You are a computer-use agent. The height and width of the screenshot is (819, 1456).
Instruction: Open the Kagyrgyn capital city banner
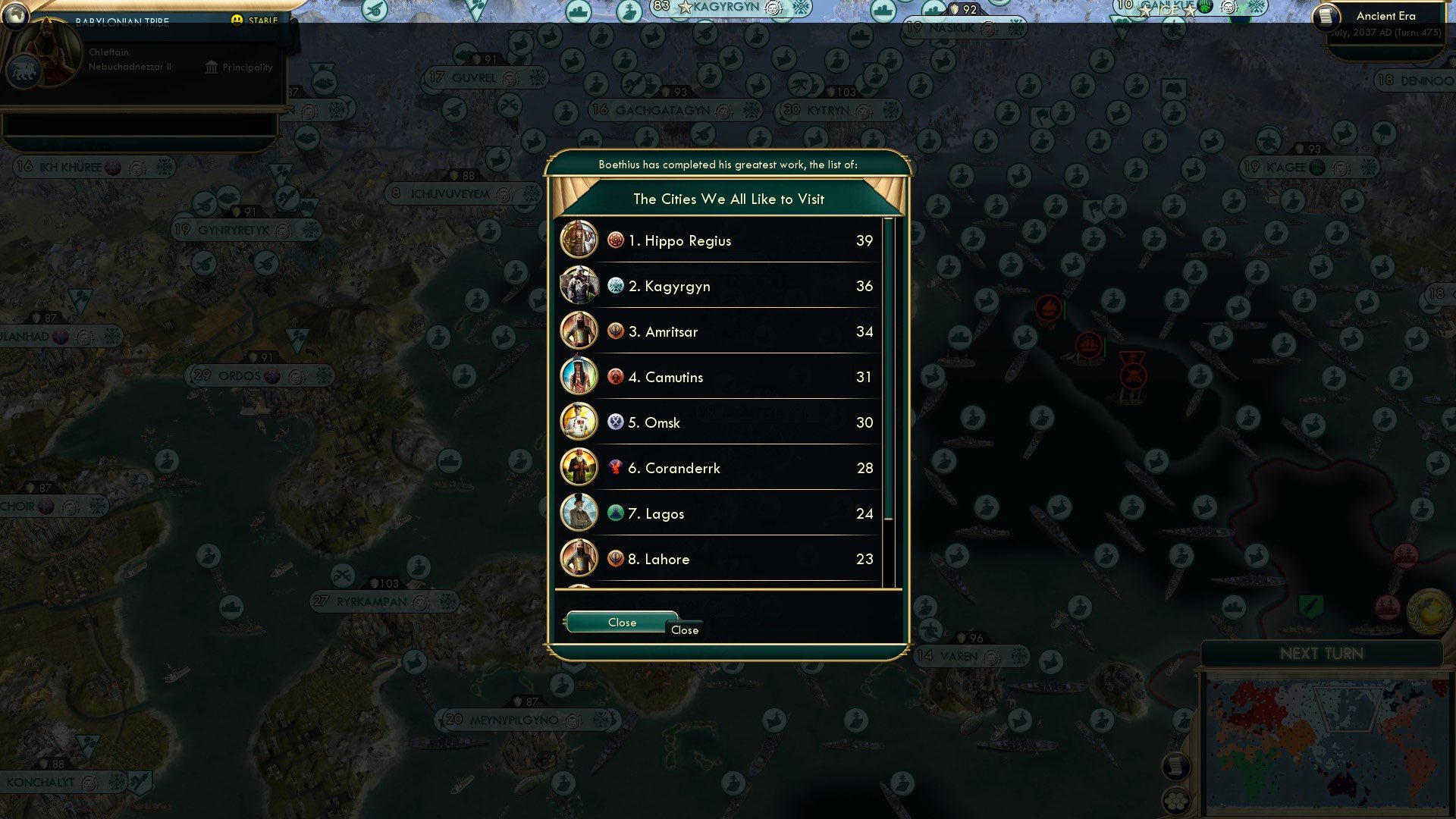(724, 8)
